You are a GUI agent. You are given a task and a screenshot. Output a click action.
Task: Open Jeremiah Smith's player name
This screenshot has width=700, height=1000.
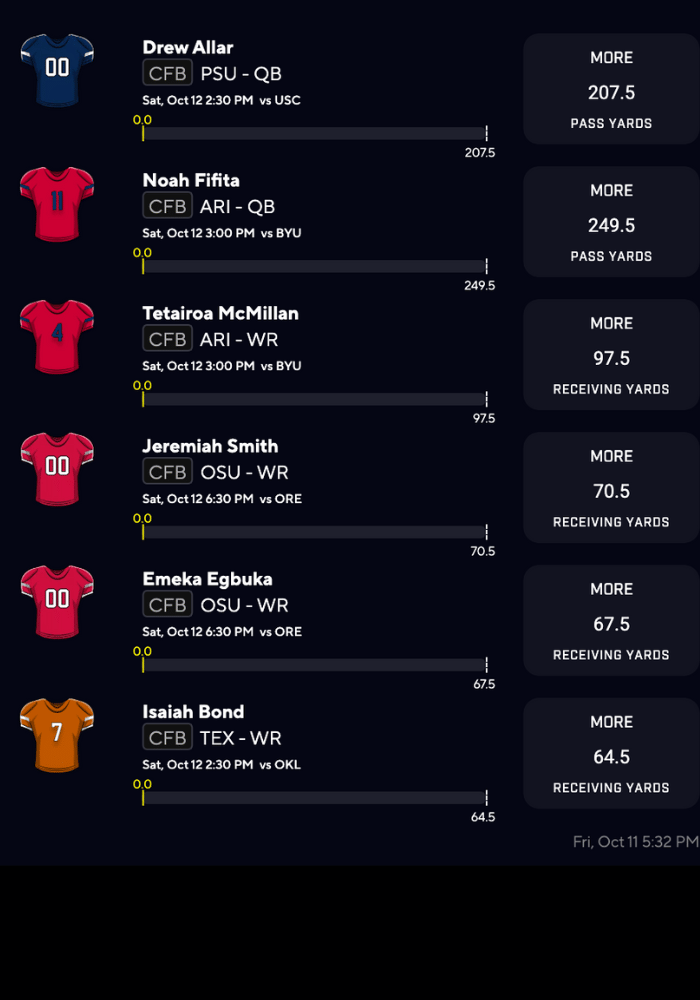210,446
